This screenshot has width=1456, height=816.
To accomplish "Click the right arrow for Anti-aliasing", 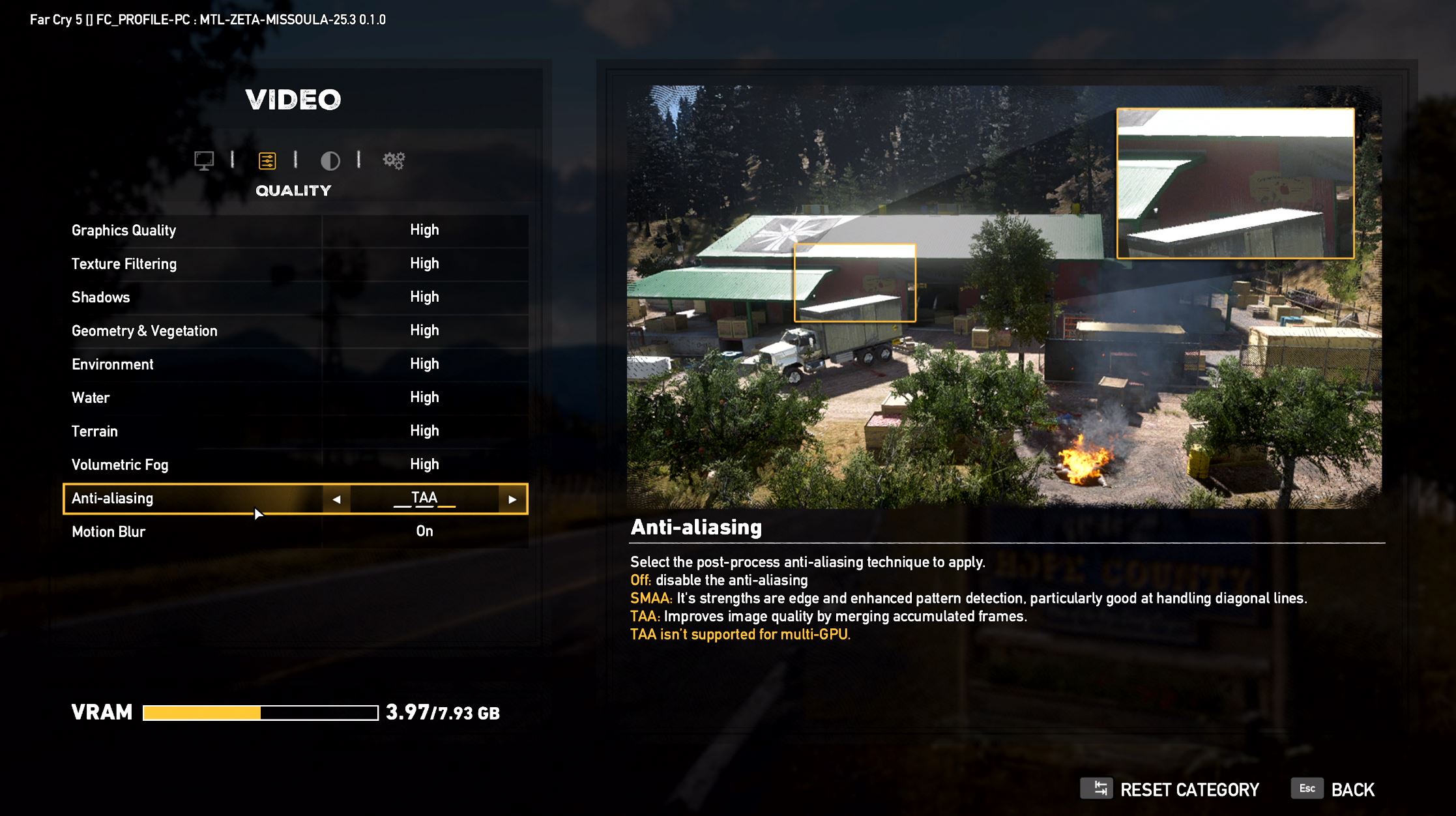I will pos(512,499).
